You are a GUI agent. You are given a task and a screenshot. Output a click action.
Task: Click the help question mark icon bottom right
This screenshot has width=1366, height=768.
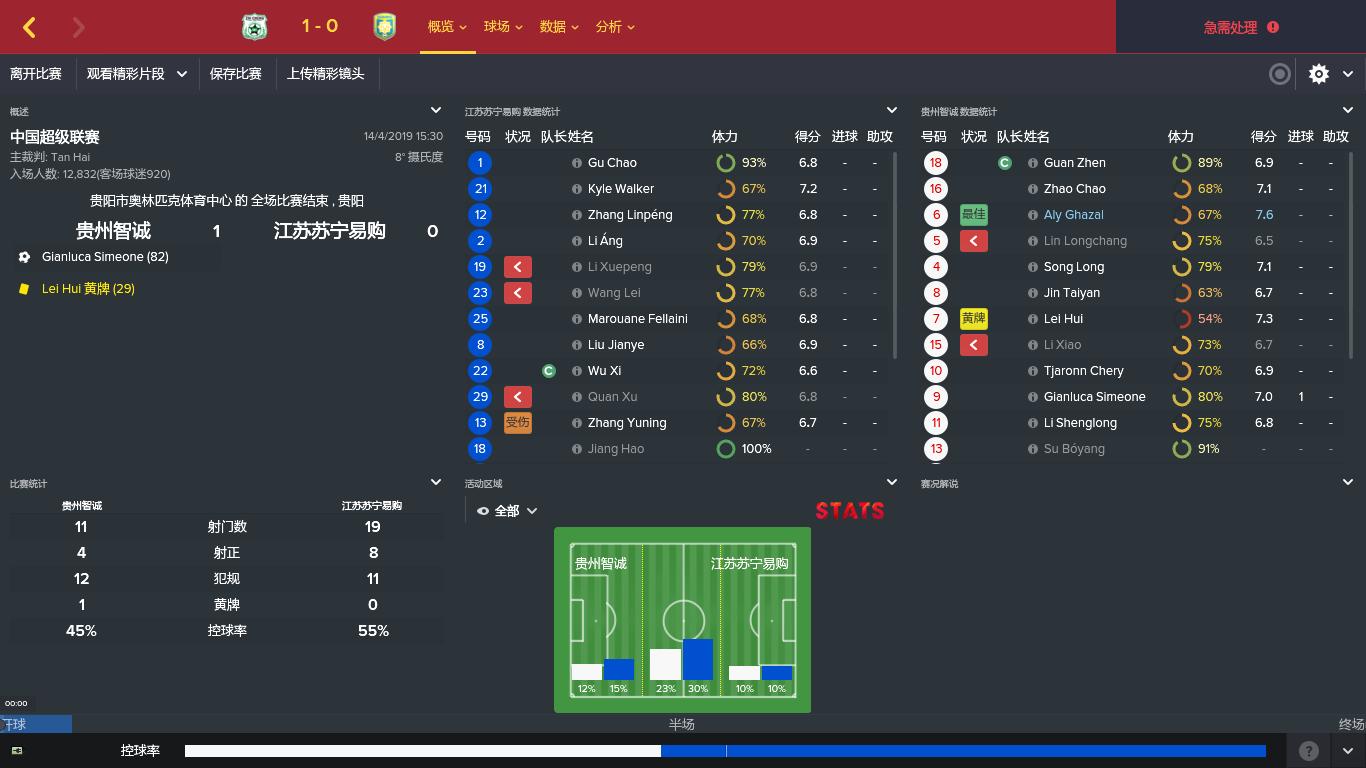[1308, 751]
